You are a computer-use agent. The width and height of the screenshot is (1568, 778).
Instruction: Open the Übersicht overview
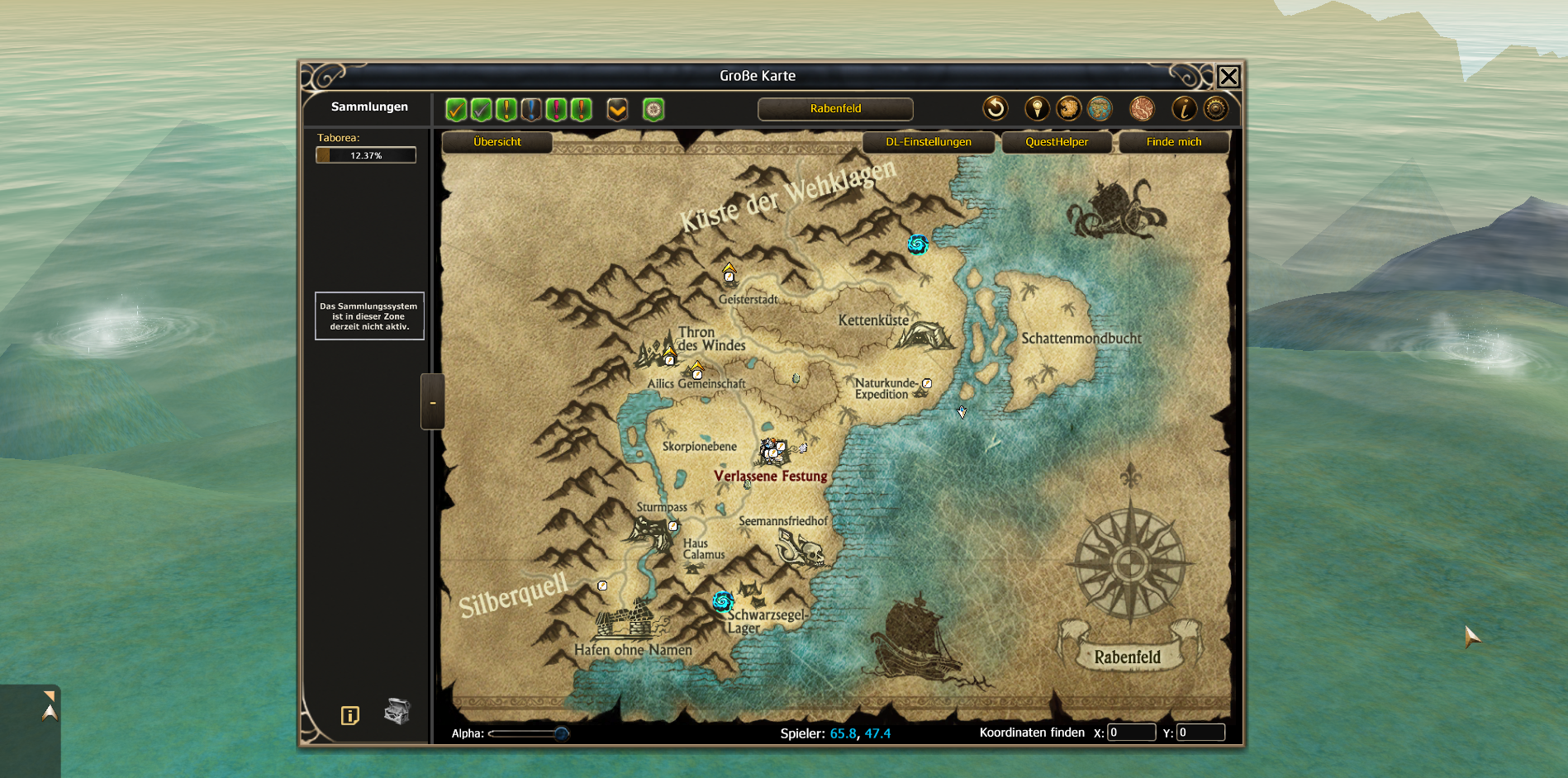coord(497,142)
